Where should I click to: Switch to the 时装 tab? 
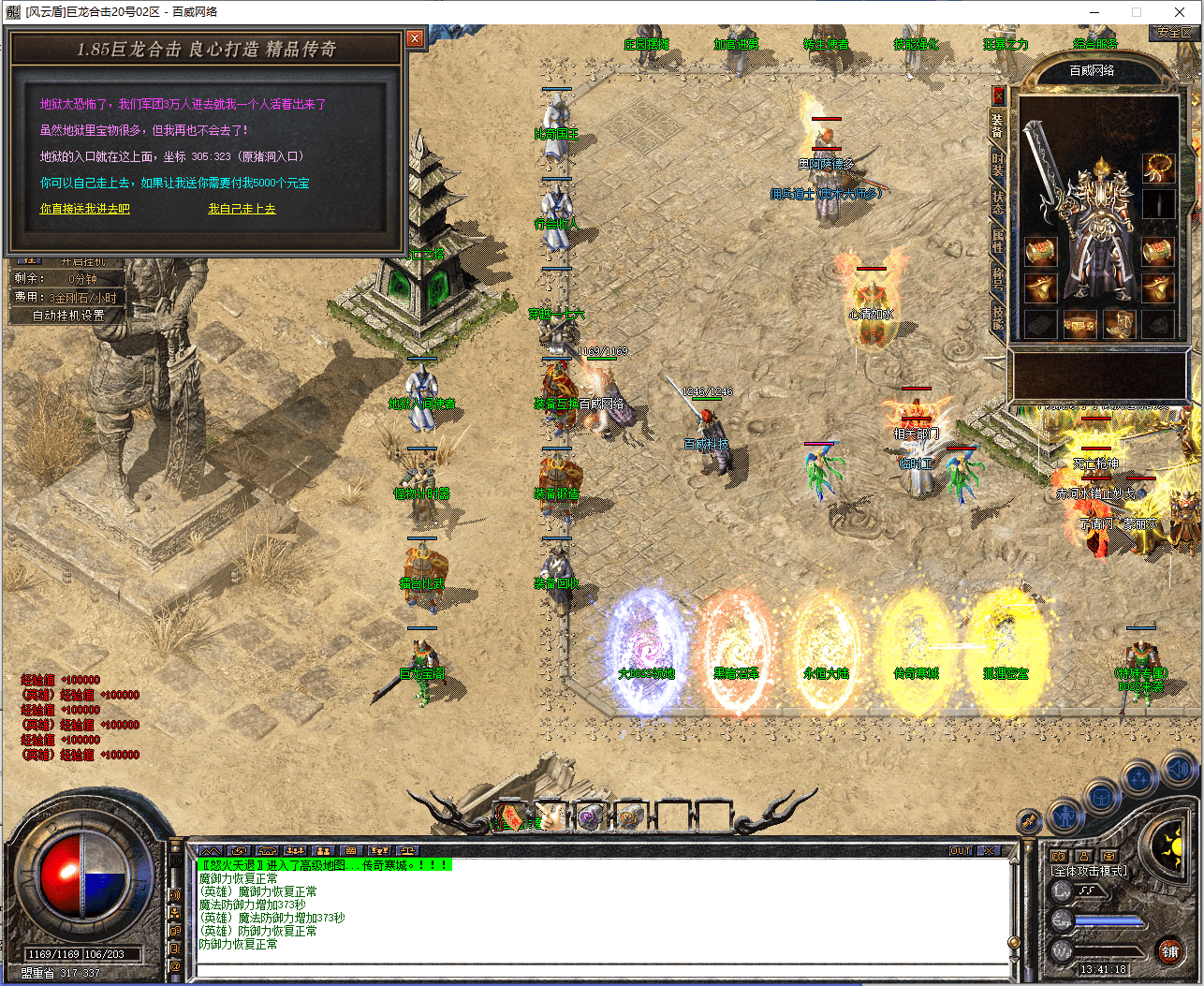click(x=998, y=164)
